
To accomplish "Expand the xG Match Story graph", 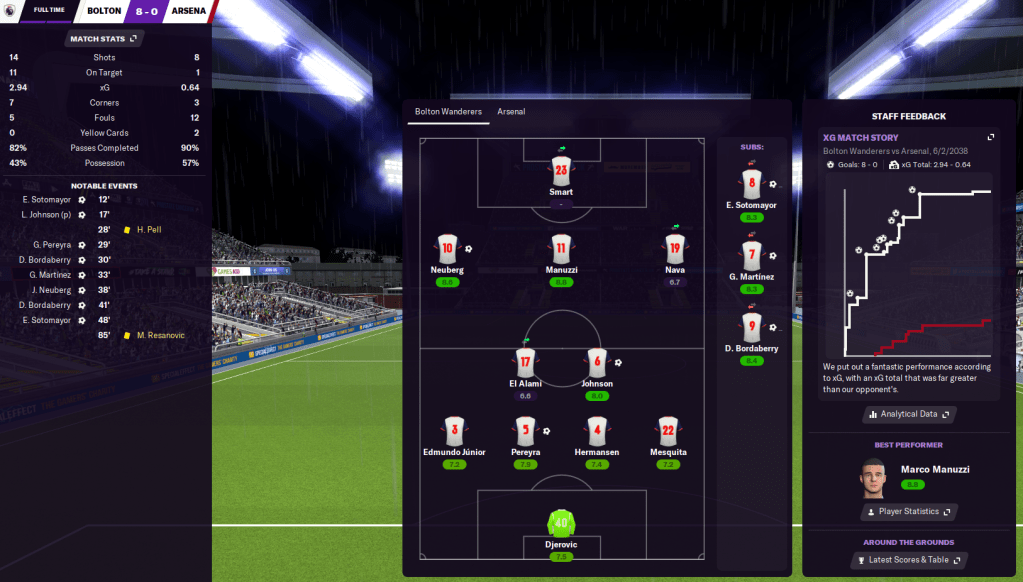I will 990,137.
